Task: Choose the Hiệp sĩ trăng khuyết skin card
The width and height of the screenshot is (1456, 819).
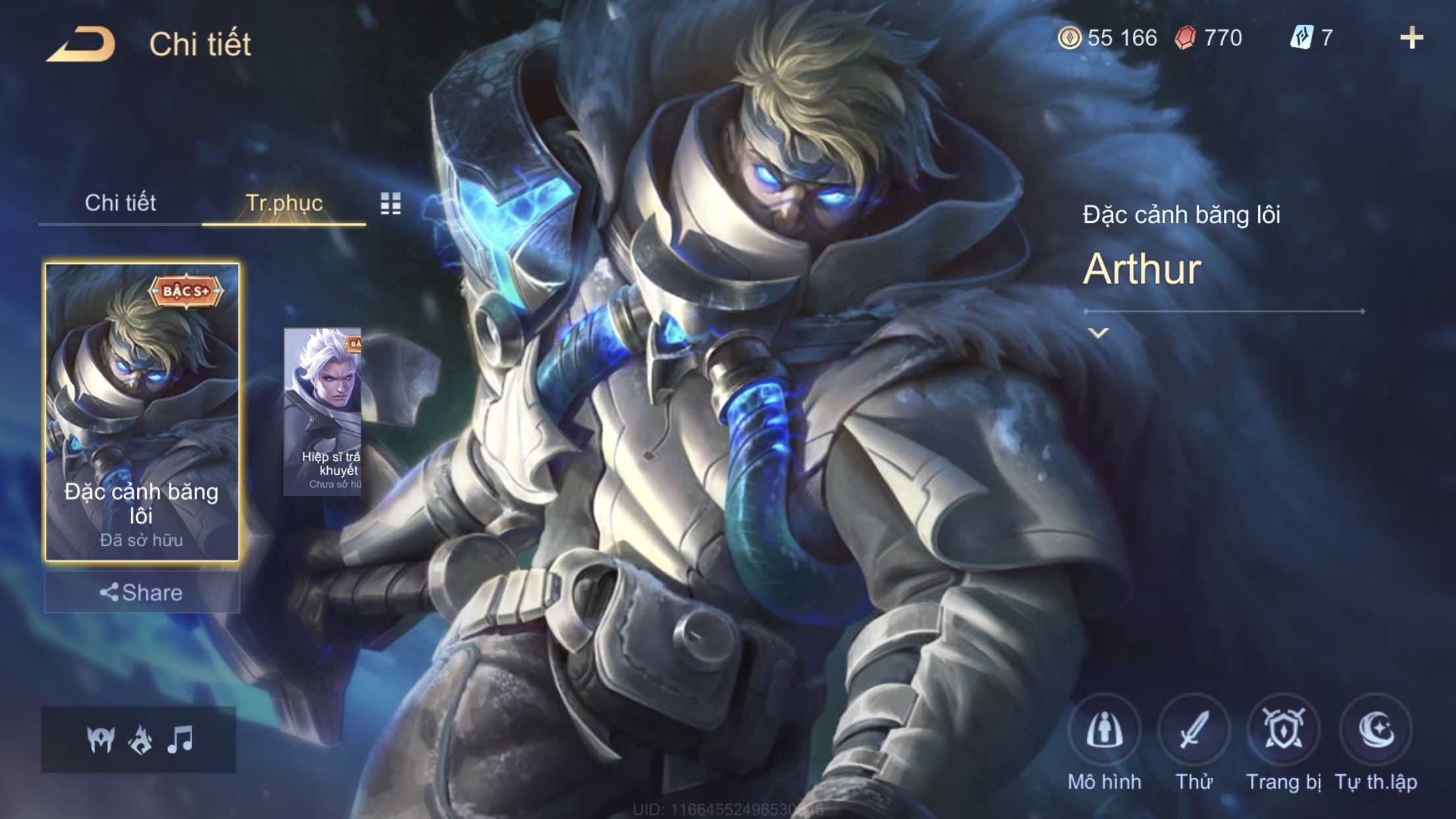Action: (322, 411)
